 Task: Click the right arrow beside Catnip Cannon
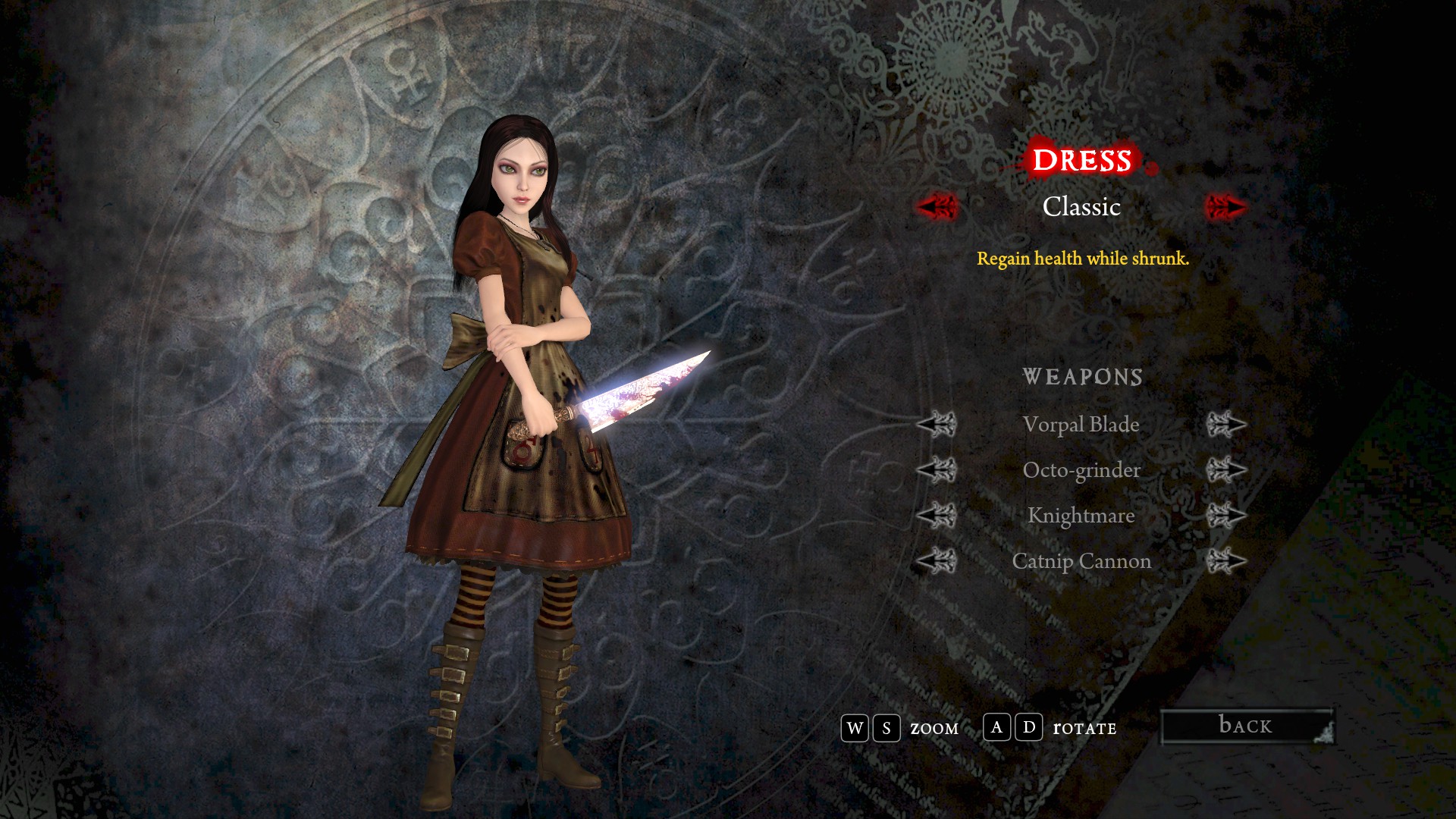click(1225, 561)
